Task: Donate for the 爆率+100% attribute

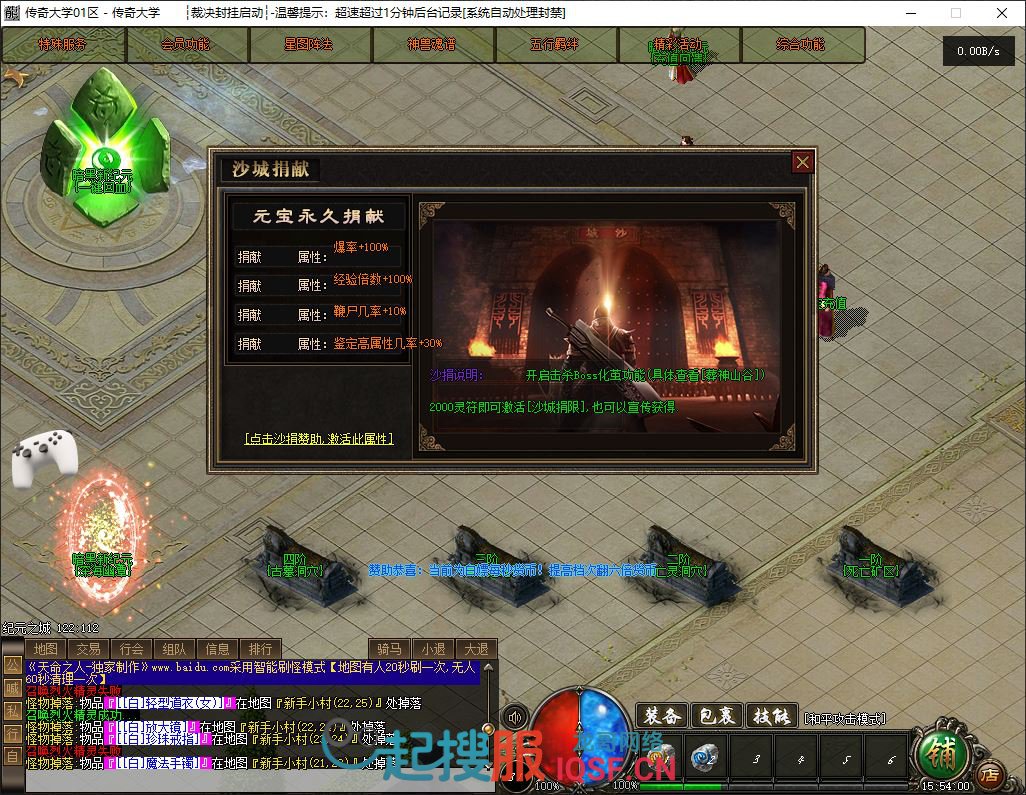Action: [x=250, y=257]
